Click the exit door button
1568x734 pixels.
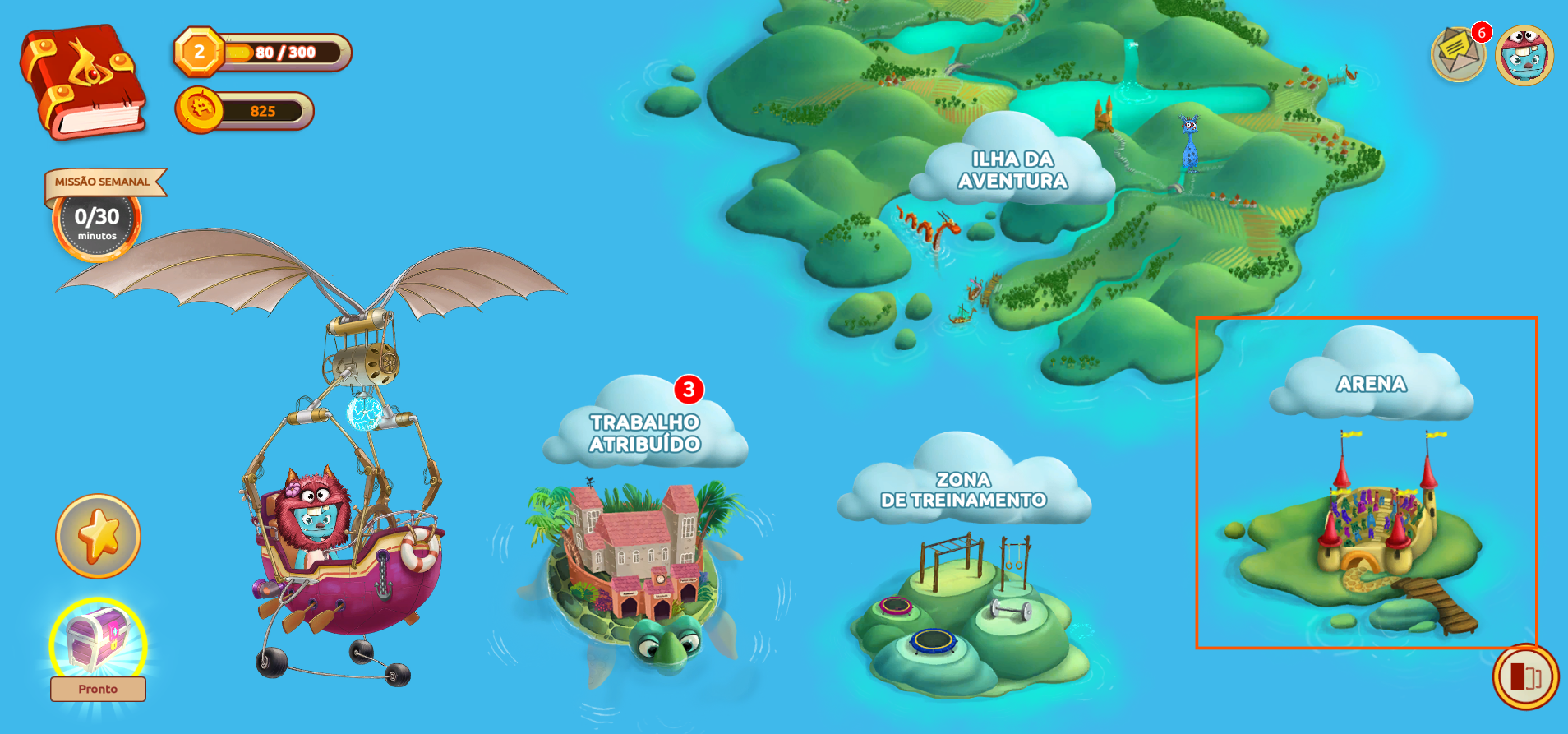(1525, 676)
